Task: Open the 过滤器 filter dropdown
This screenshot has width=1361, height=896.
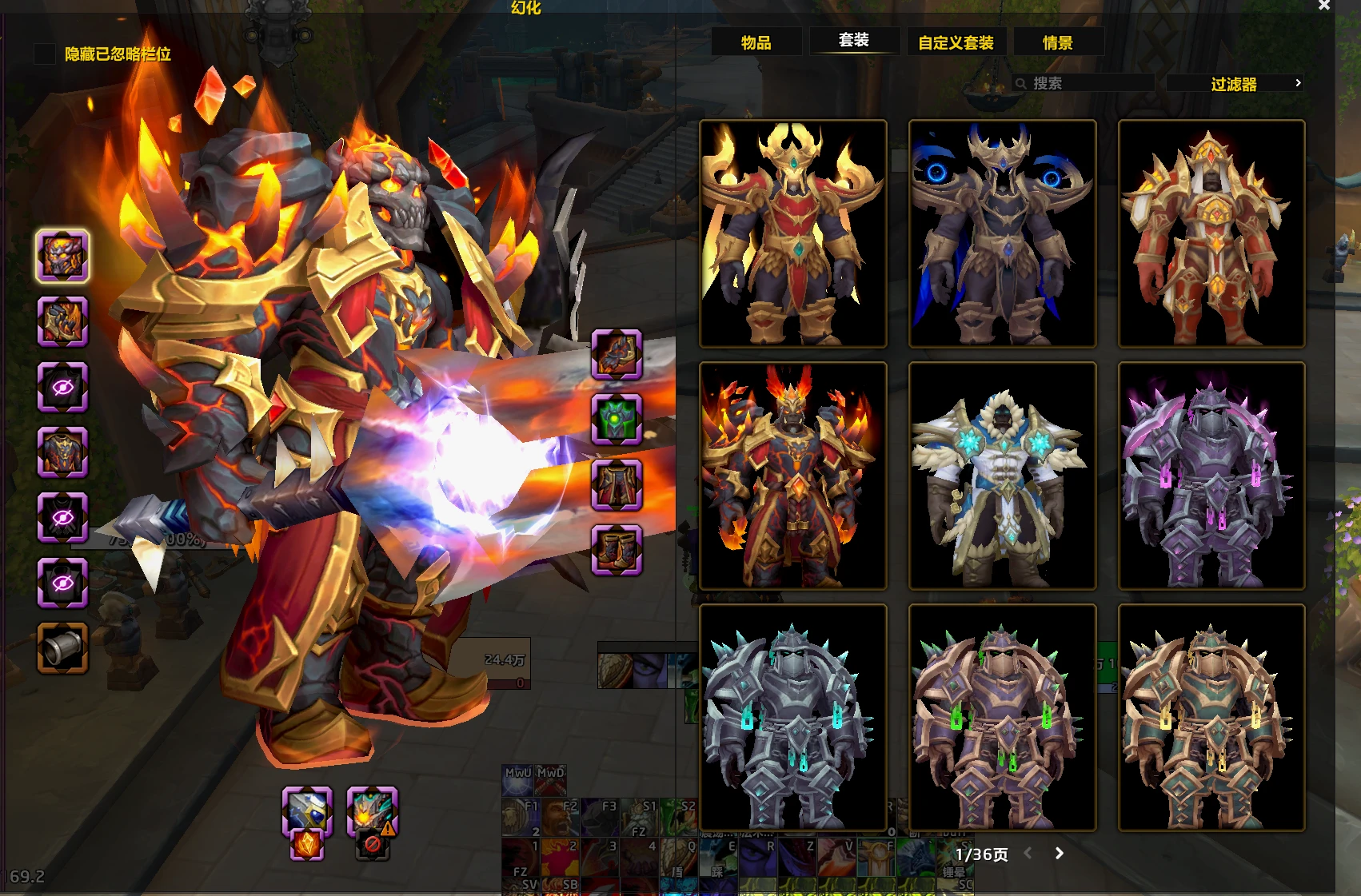Action: 1234,84
